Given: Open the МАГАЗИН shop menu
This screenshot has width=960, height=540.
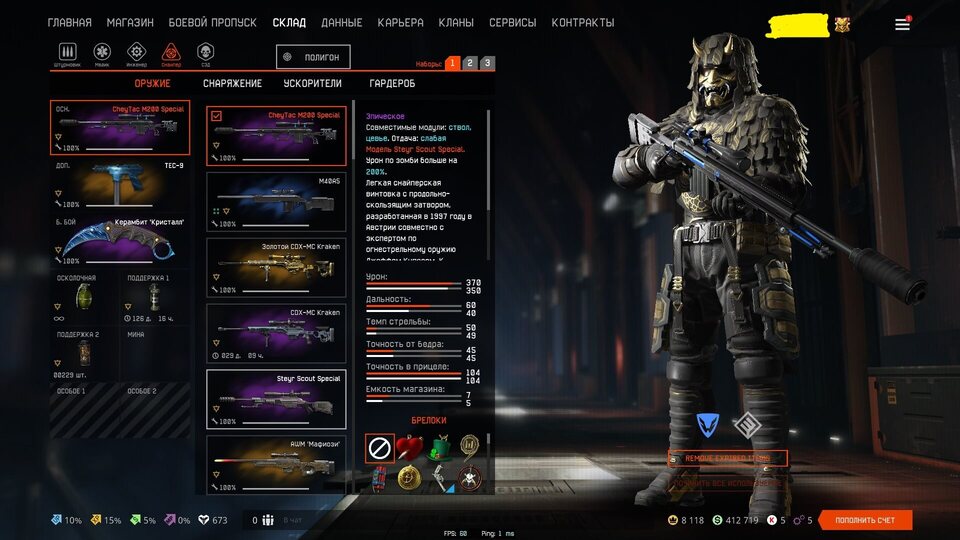Looking at the screenshot, I should (128, 22).
